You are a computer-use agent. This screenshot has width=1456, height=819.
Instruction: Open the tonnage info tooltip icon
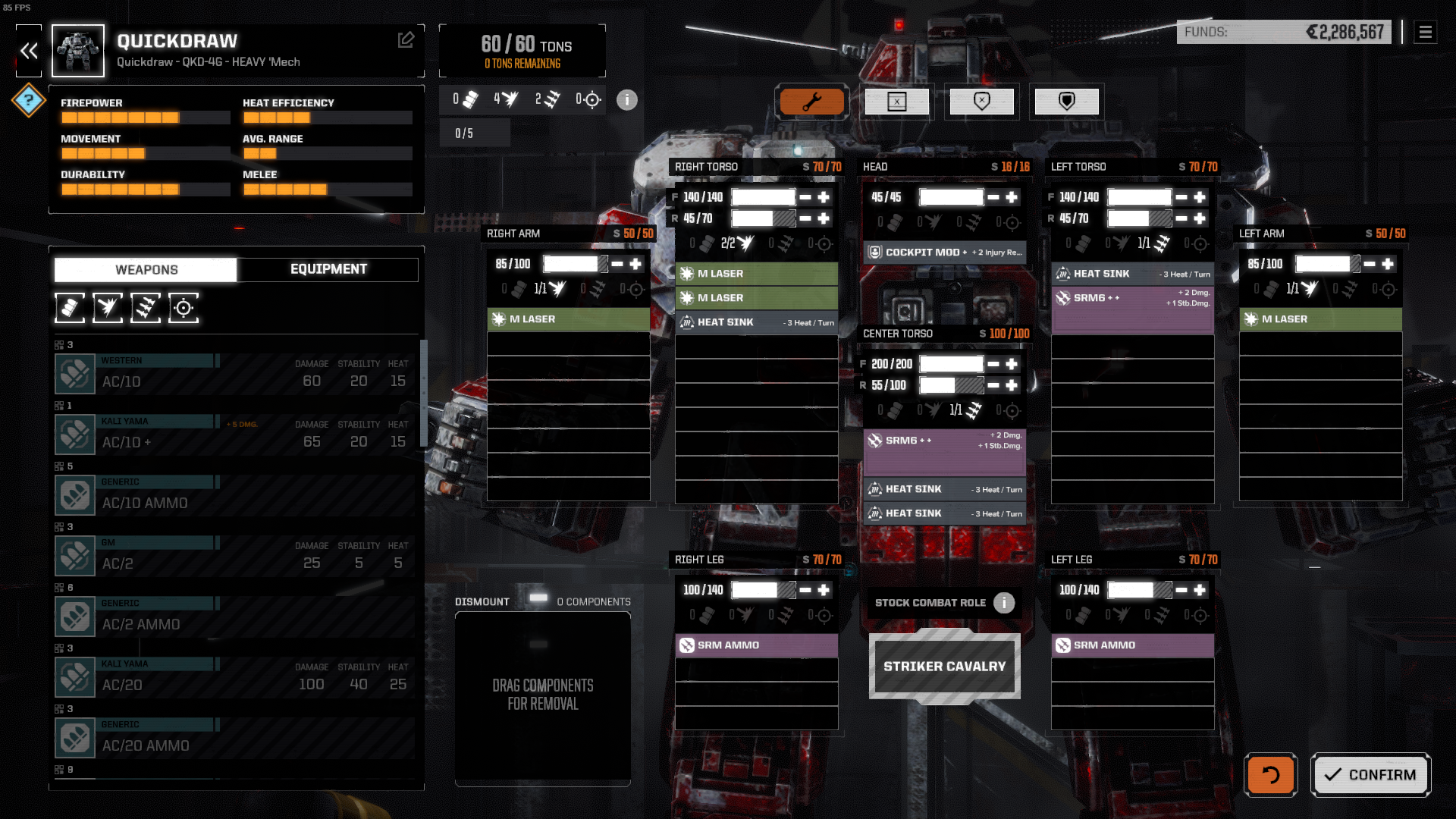[x=626, y=100]
